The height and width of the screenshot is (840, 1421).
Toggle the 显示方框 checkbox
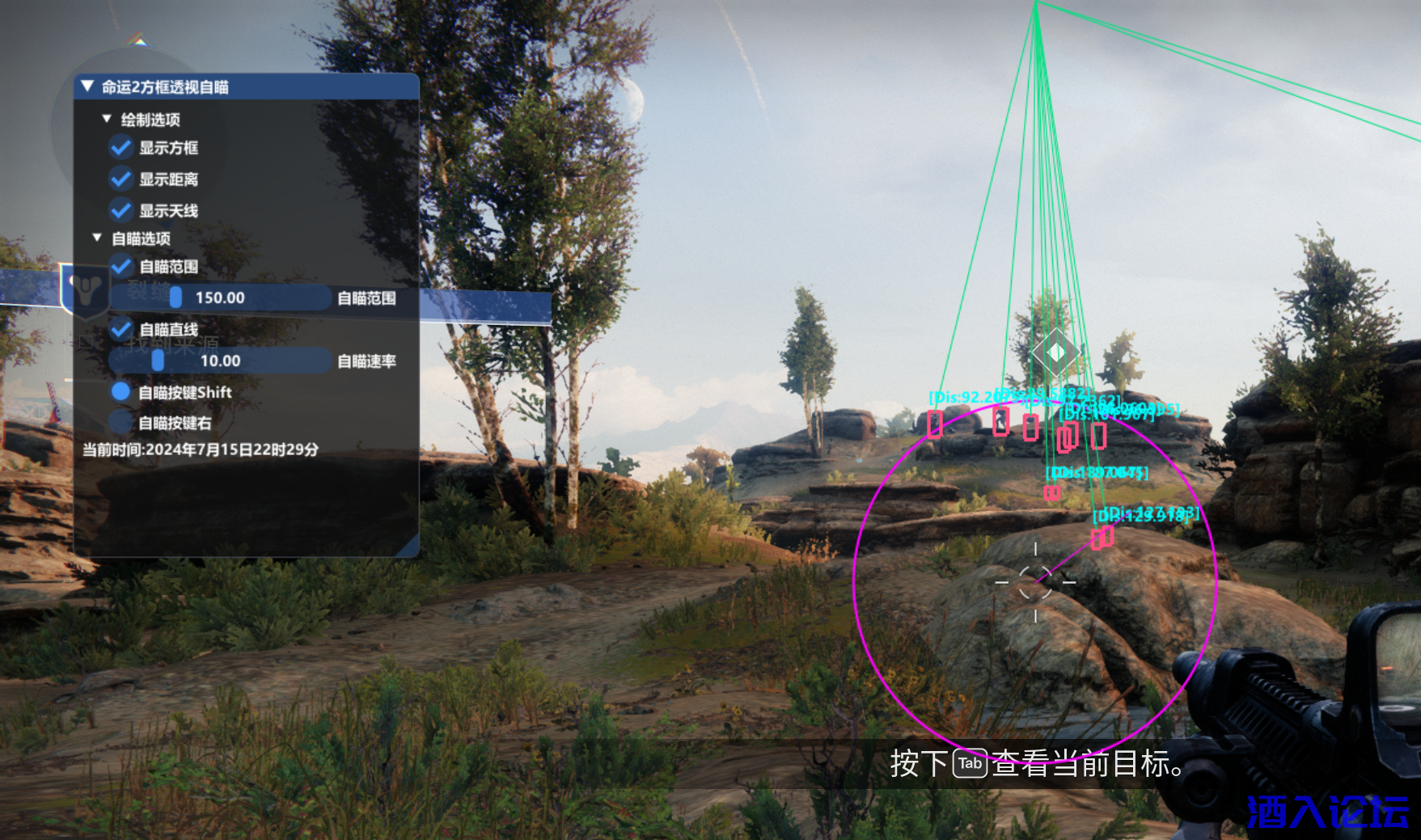click(121, 148)
